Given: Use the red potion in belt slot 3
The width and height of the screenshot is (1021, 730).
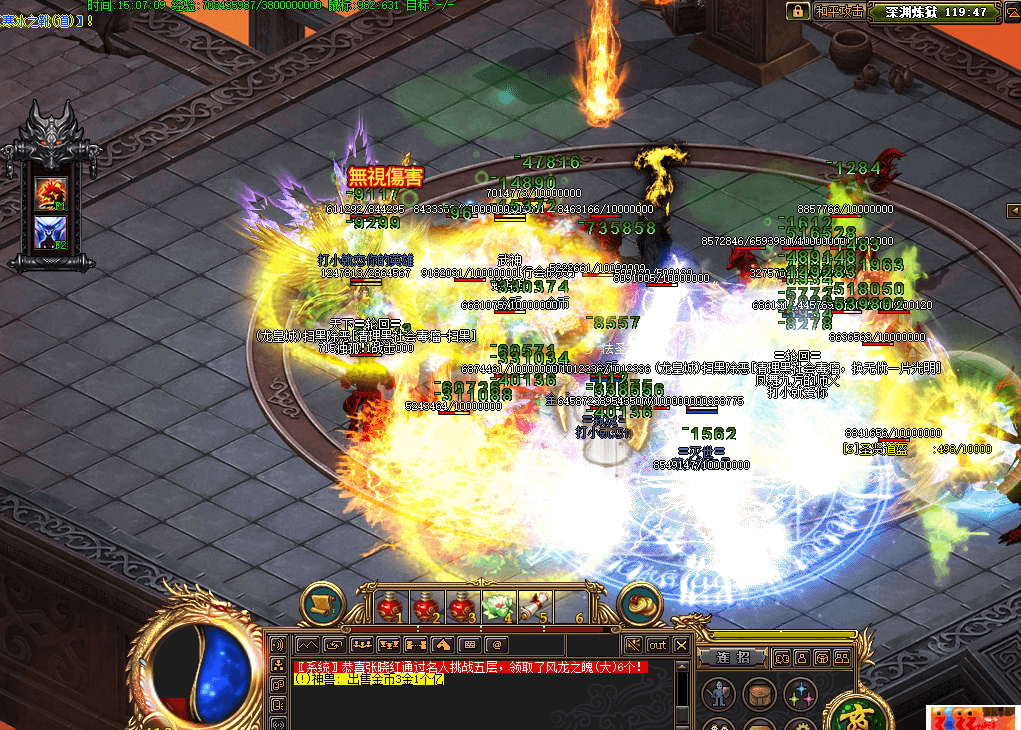Looking at the screenshot, I should click(x=462, y=606).
